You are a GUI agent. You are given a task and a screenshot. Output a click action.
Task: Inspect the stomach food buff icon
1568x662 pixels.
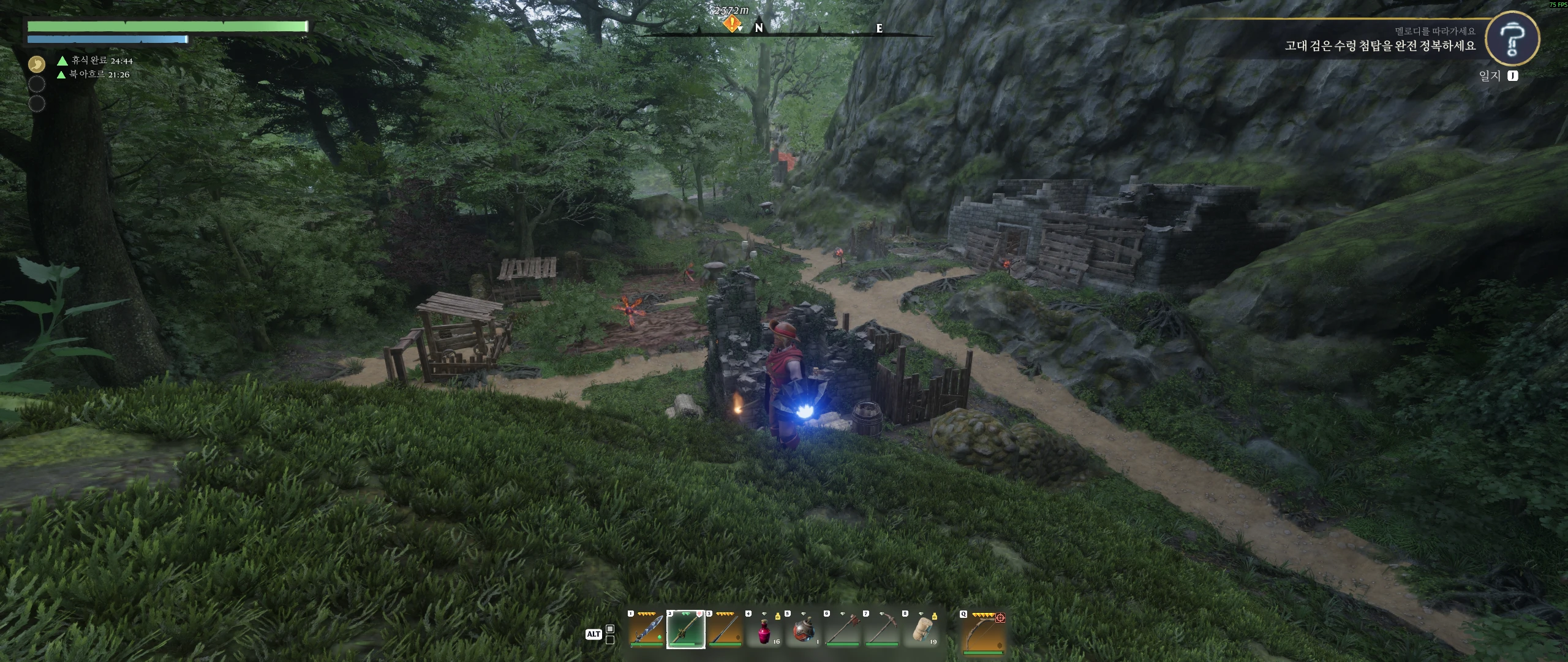(37, 63)
